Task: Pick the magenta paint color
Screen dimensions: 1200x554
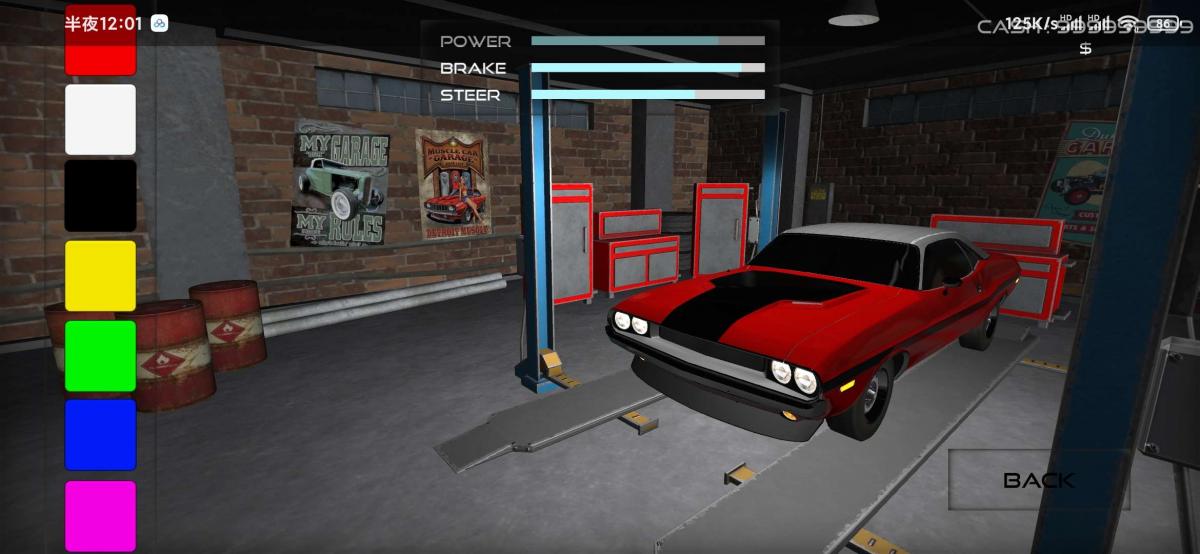Action: [100, 515]
